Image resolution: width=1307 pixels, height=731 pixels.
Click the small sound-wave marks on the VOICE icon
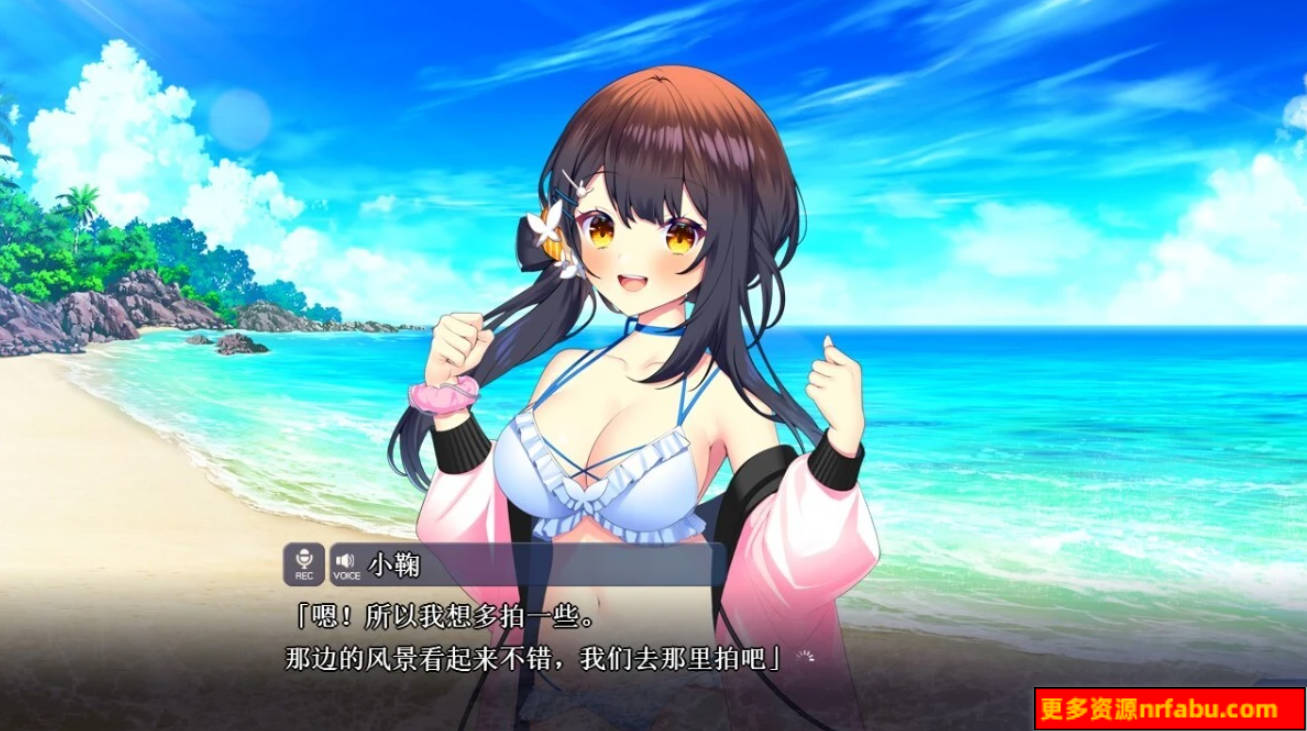point(352,559)
